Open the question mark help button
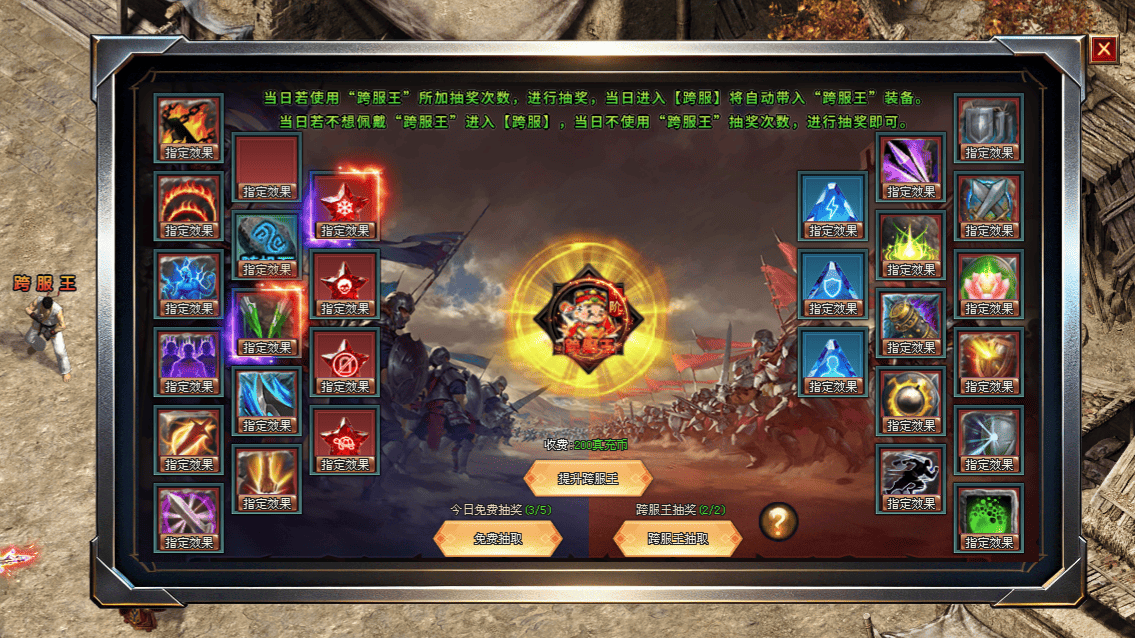 pyautogui.click(x=778, y=521)
